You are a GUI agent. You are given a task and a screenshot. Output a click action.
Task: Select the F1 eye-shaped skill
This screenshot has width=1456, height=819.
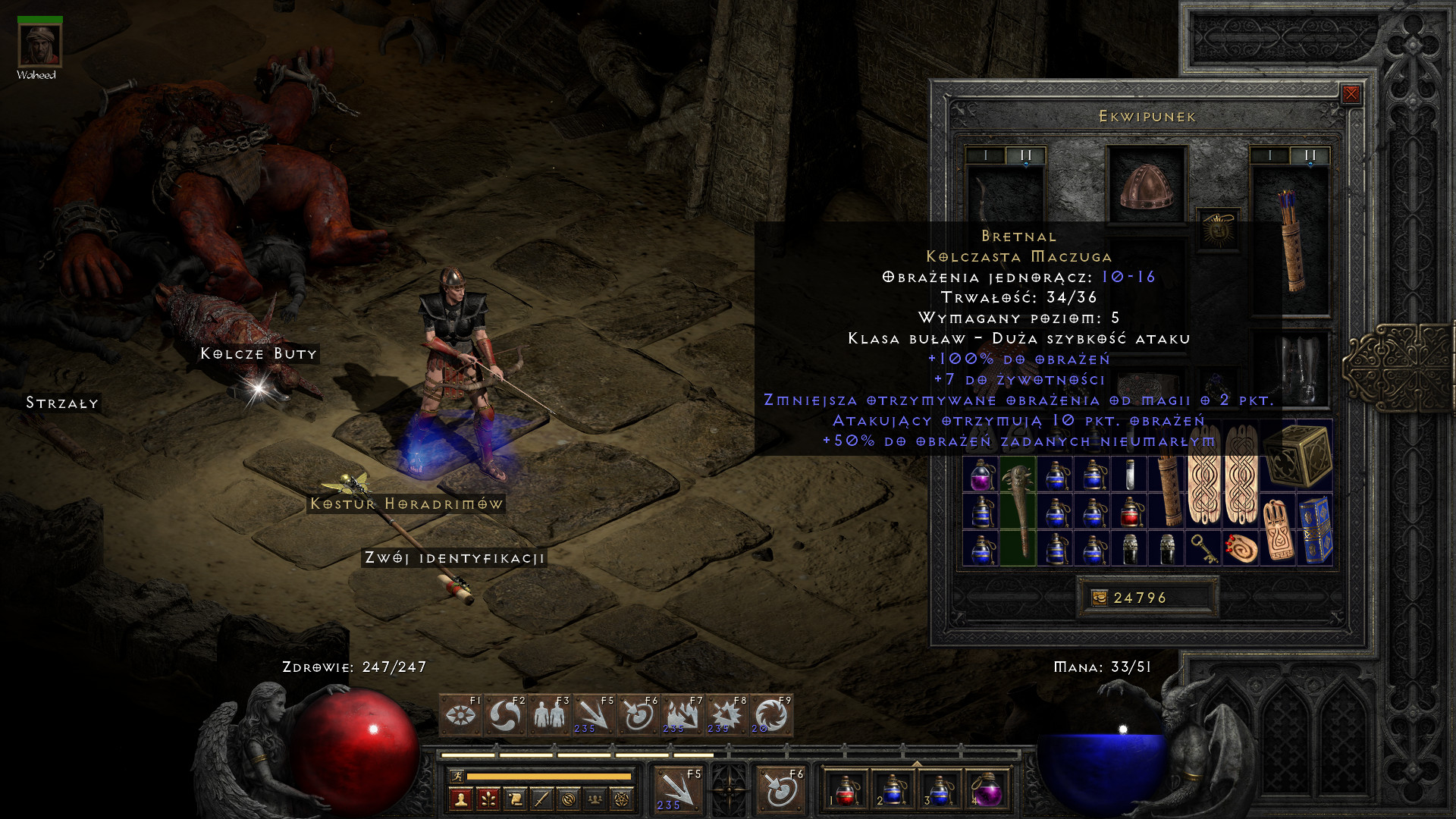tap(460, 715)
